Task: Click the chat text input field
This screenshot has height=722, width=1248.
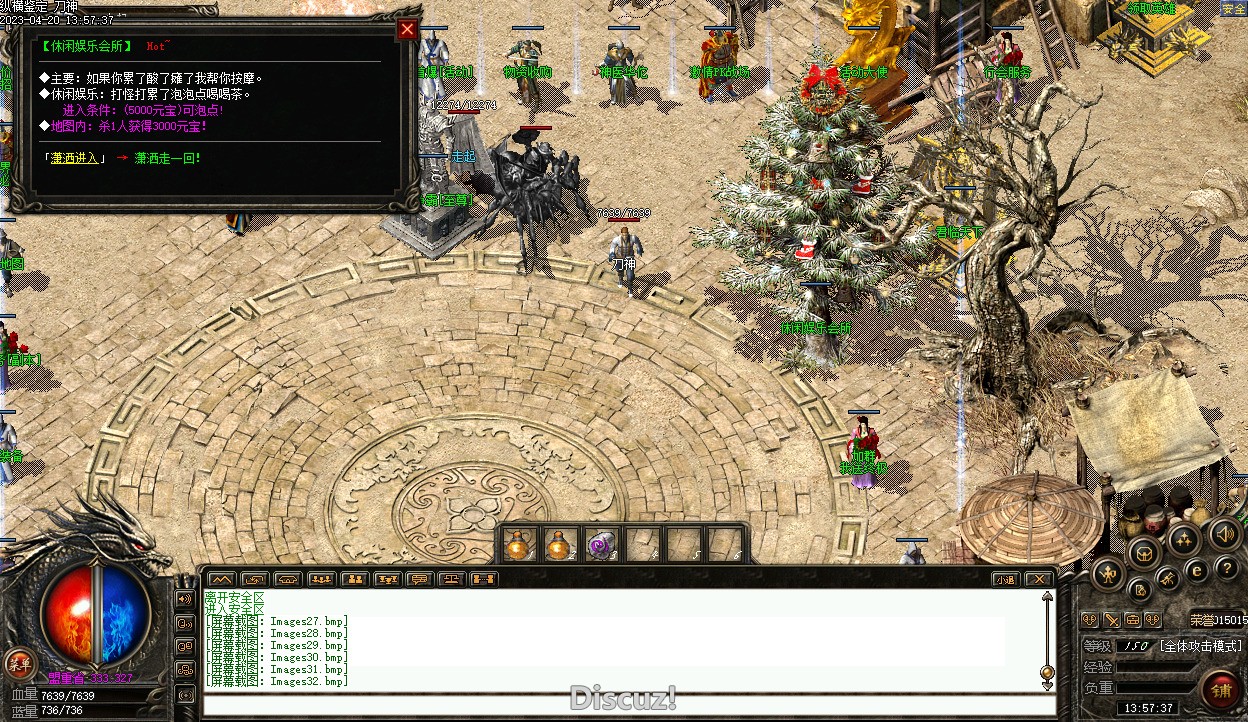Action: pyautogui.click(x=620, y=704)
